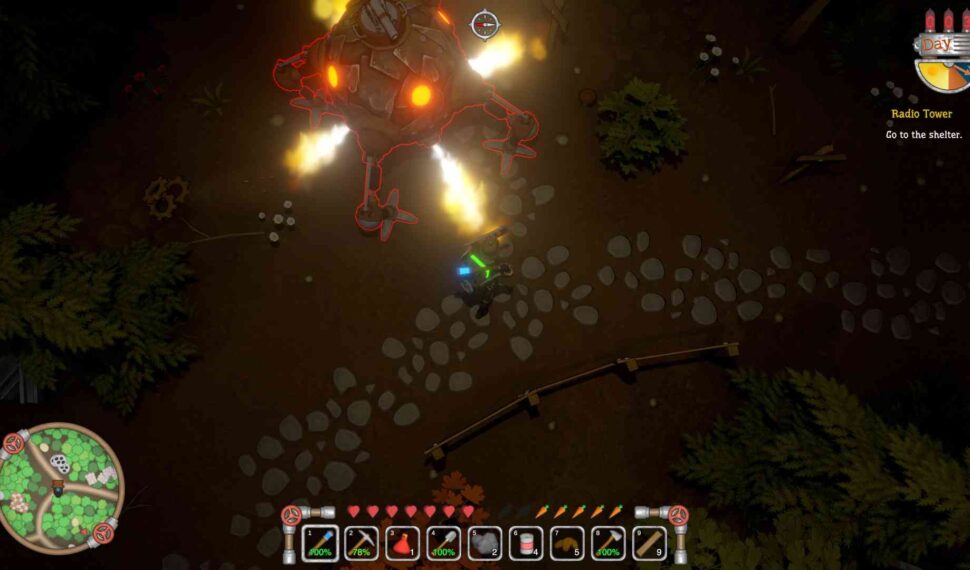Turn the minimap's upper-left red valve
The height and width of the screenshot is (570, 970).
pyautogui.click(x=14, y=443)
